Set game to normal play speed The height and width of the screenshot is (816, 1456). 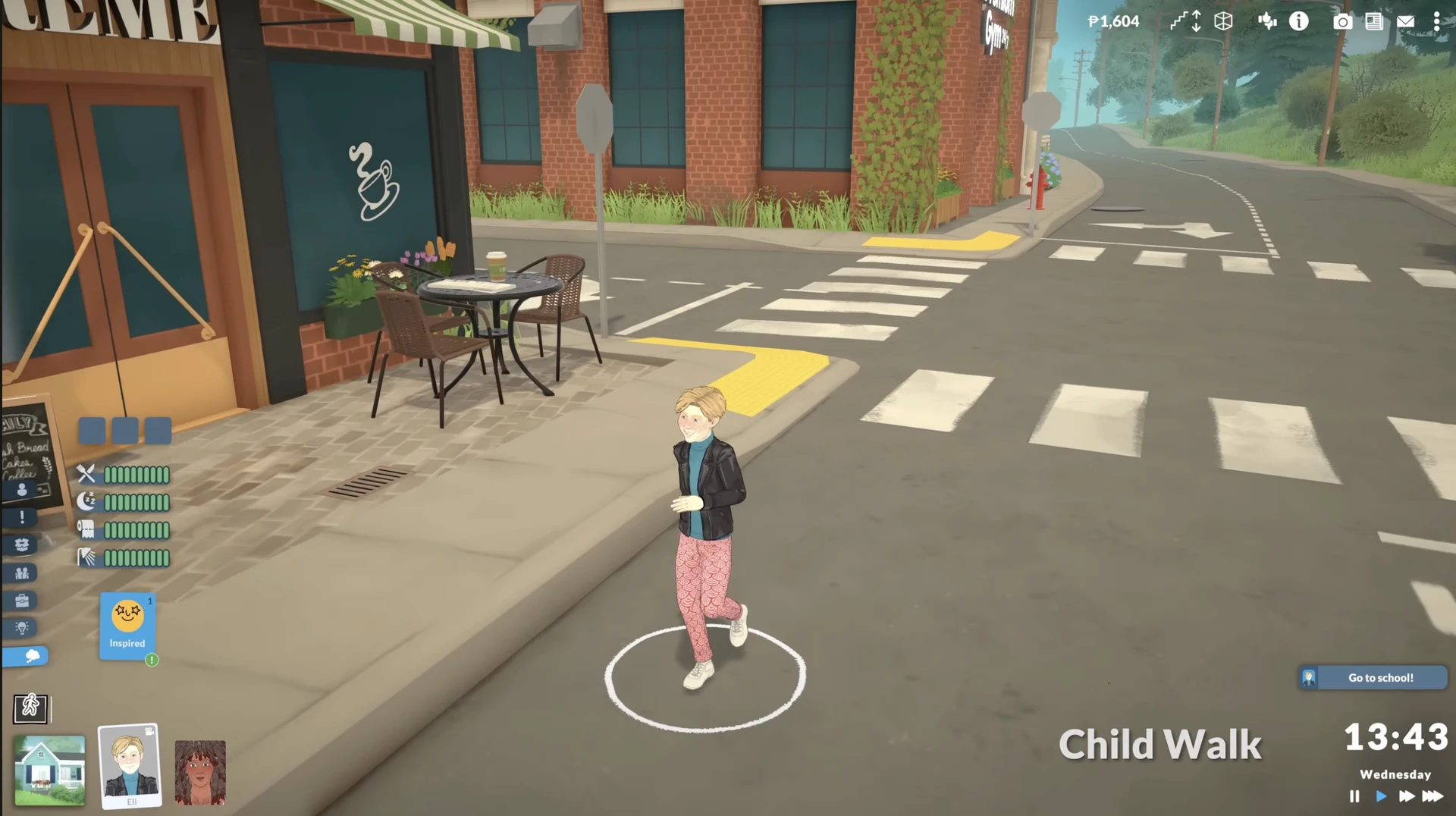pyautogui.click(x=1381, y=796)
